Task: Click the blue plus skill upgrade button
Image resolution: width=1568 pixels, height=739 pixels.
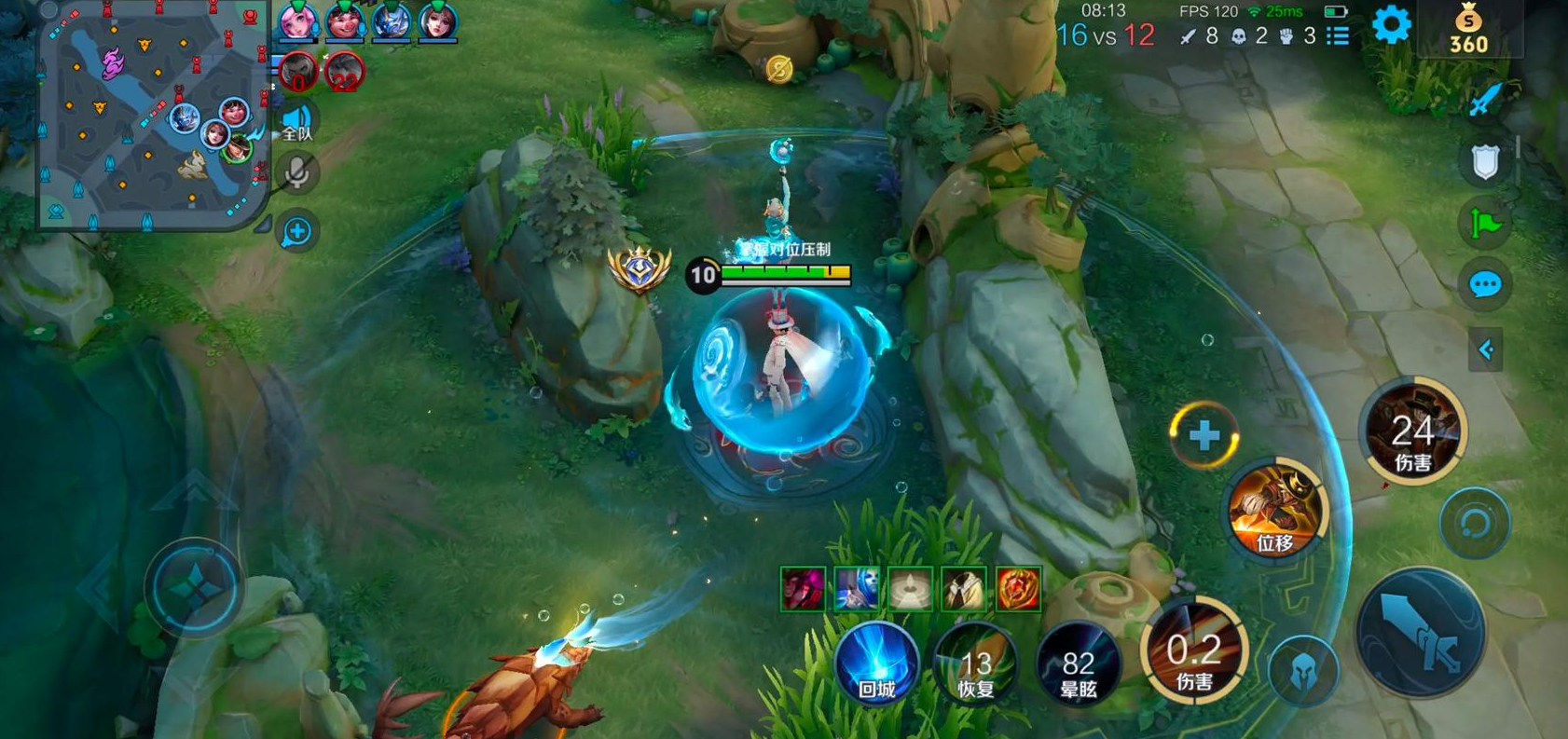Action: click(x=1204, y=435)
